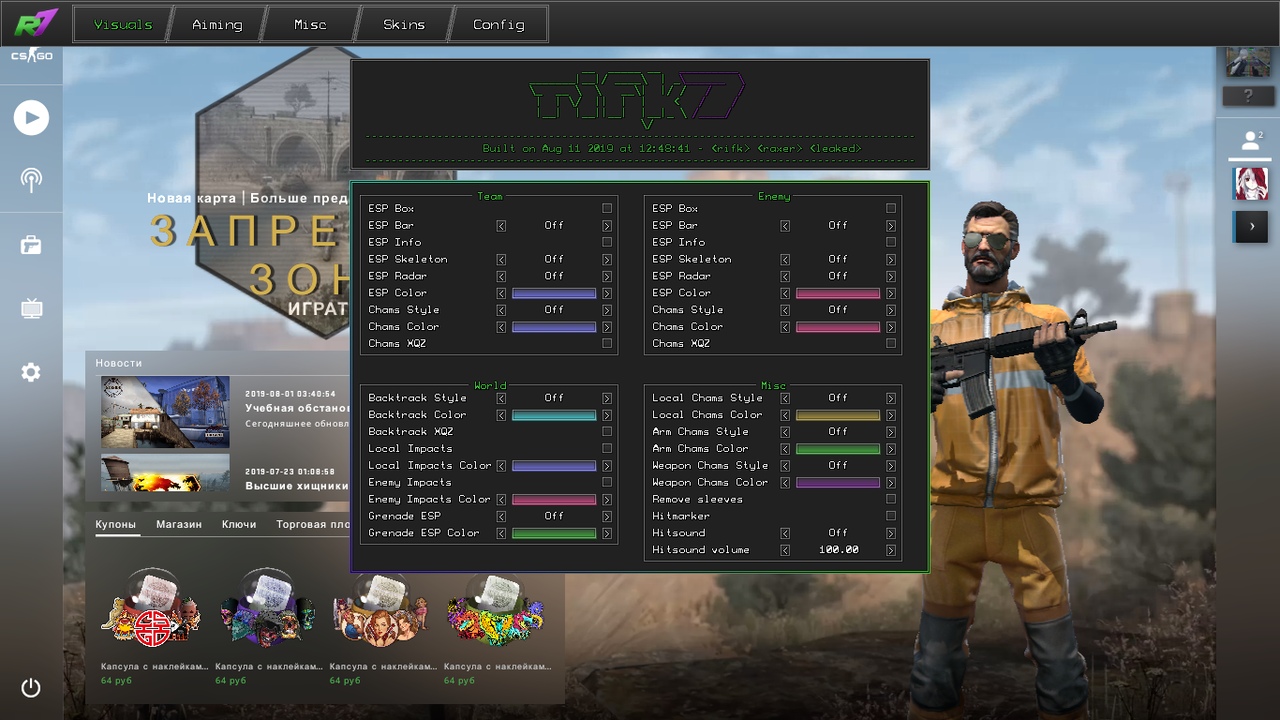Toggle Backtrack XQZ checkbox
This screenshot has height=720, width=1280.
pos(607,432)
